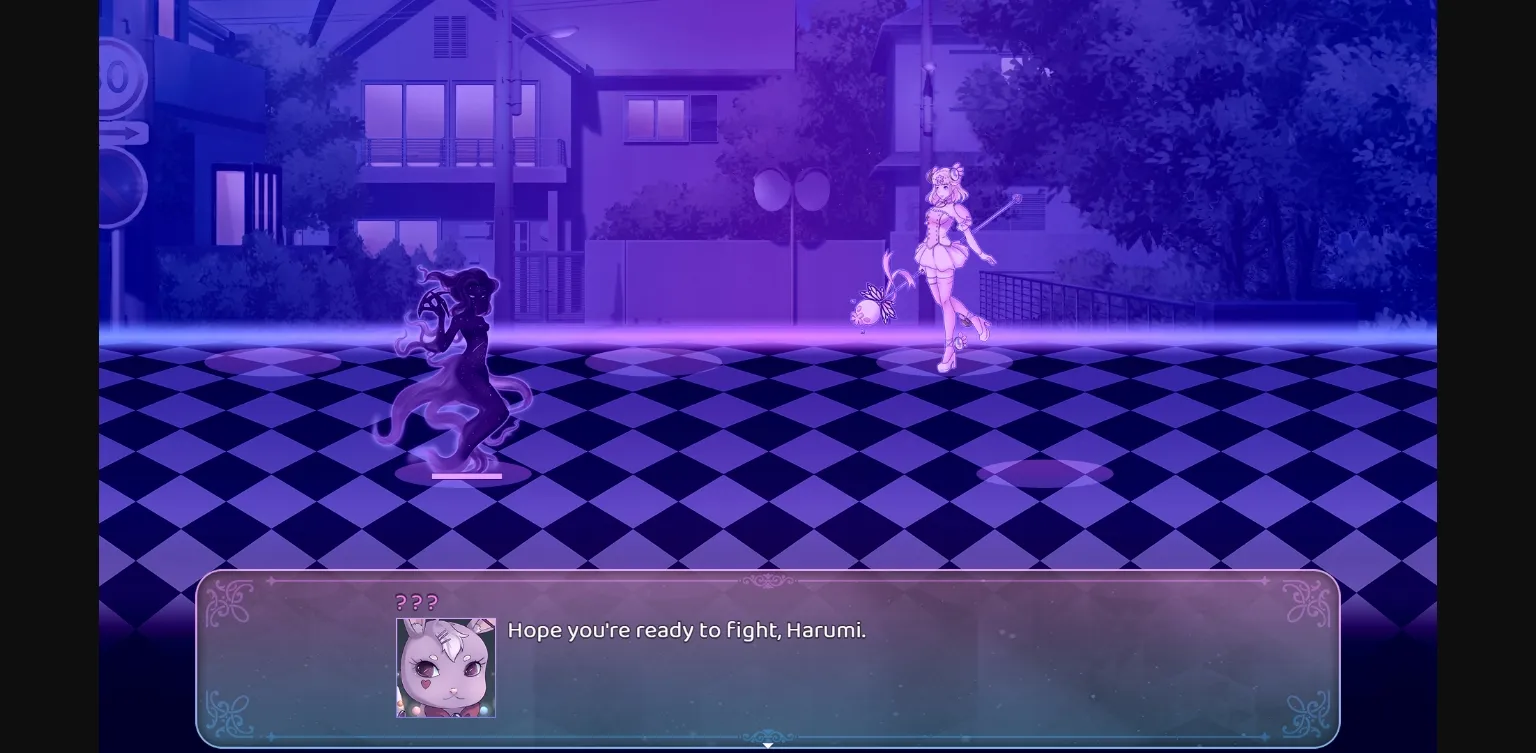This screenshot has height=753, width=1536.
Task: Click the flourish decoration in the dialogue box's bottom-right corner
Action: 1307,712
